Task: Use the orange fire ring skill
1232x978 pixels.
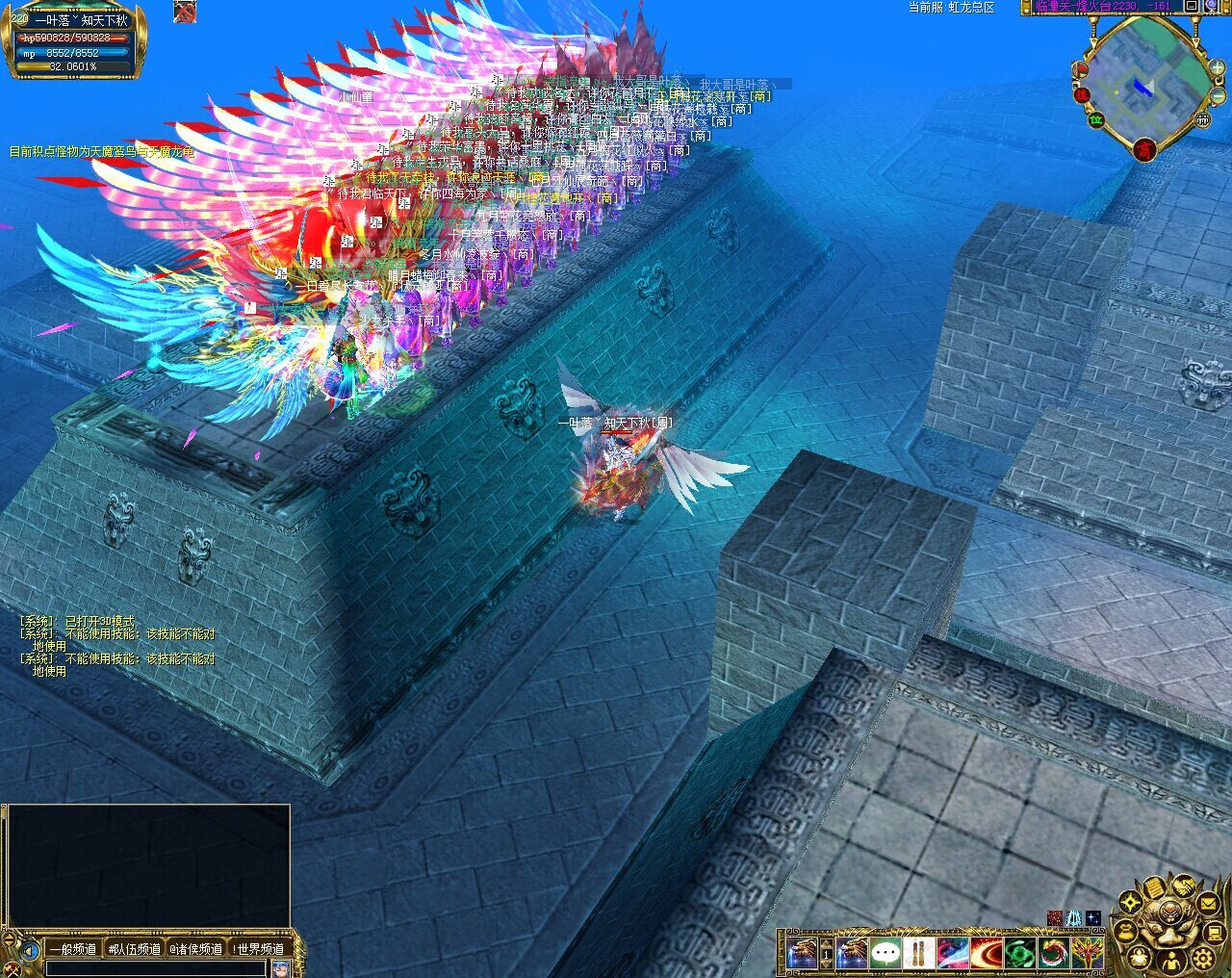Action: click(x=986, y=953)
